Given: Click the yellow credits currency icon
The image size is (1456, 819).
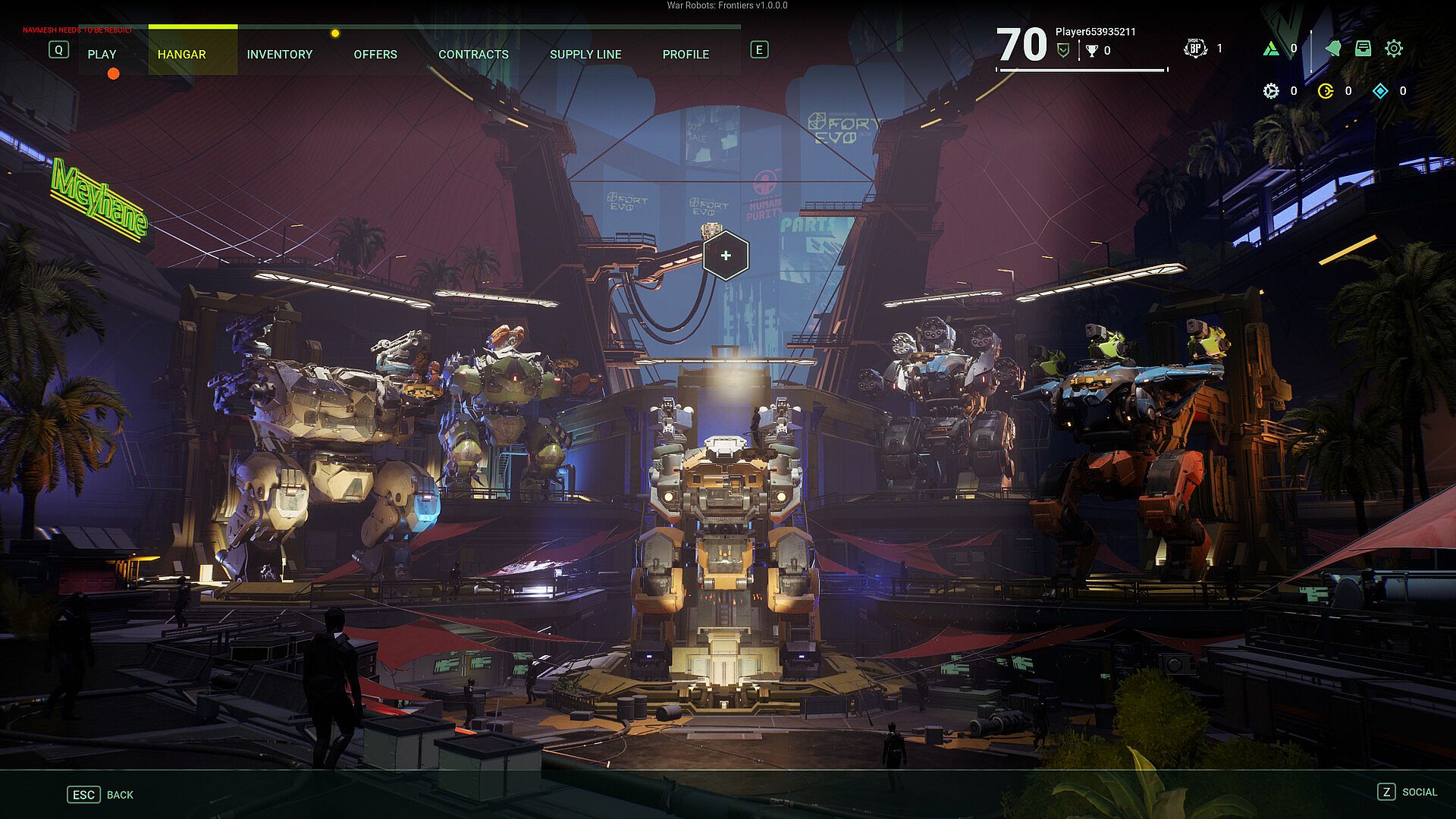Looking at the screenshot, I should click(x=1326, y=91).
